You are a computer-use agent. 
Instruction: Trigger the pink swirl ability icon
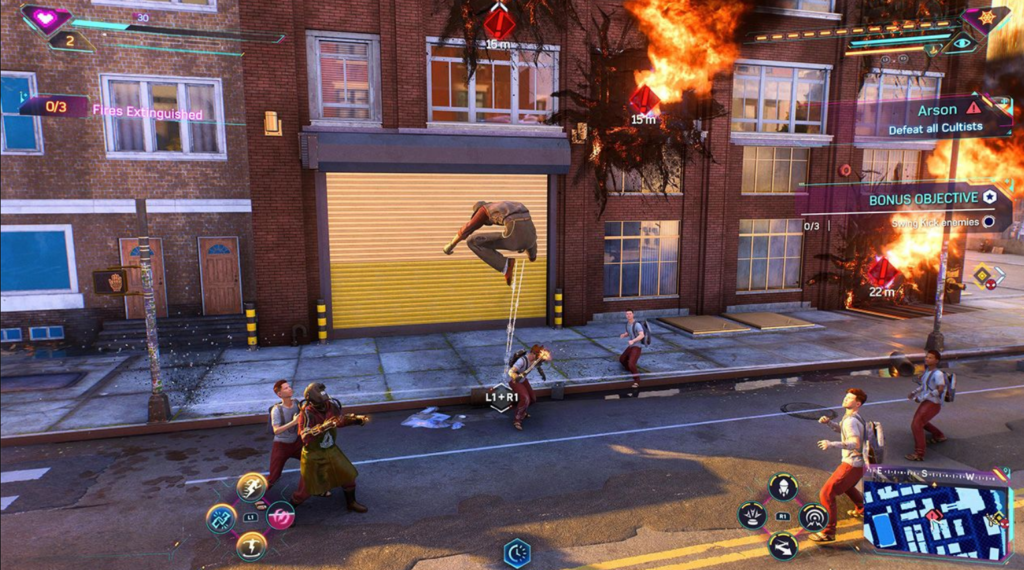[280, 516]
